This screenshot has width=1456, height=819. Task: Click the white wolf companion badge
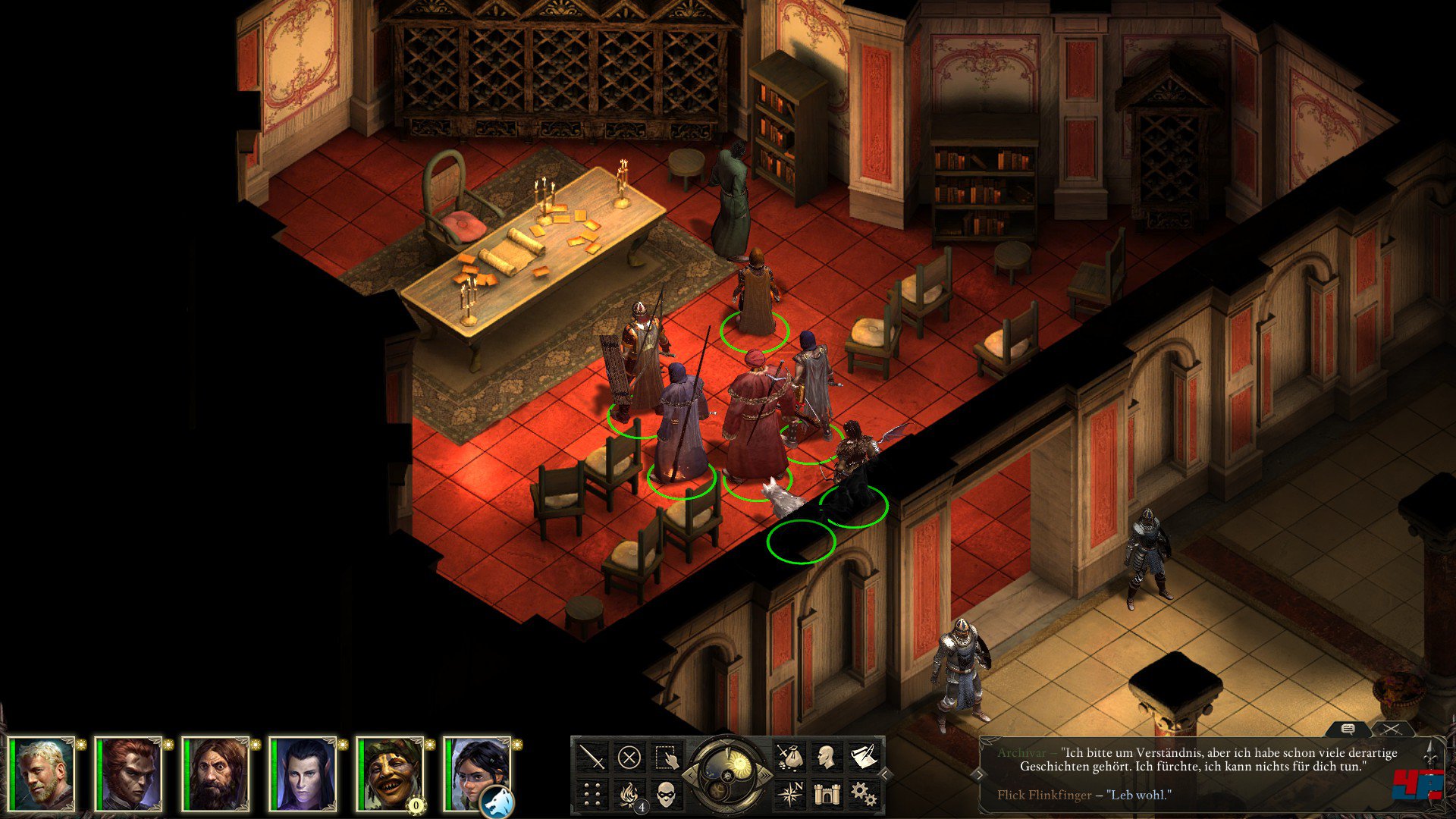pyautogui.click(x=497, y=801)
